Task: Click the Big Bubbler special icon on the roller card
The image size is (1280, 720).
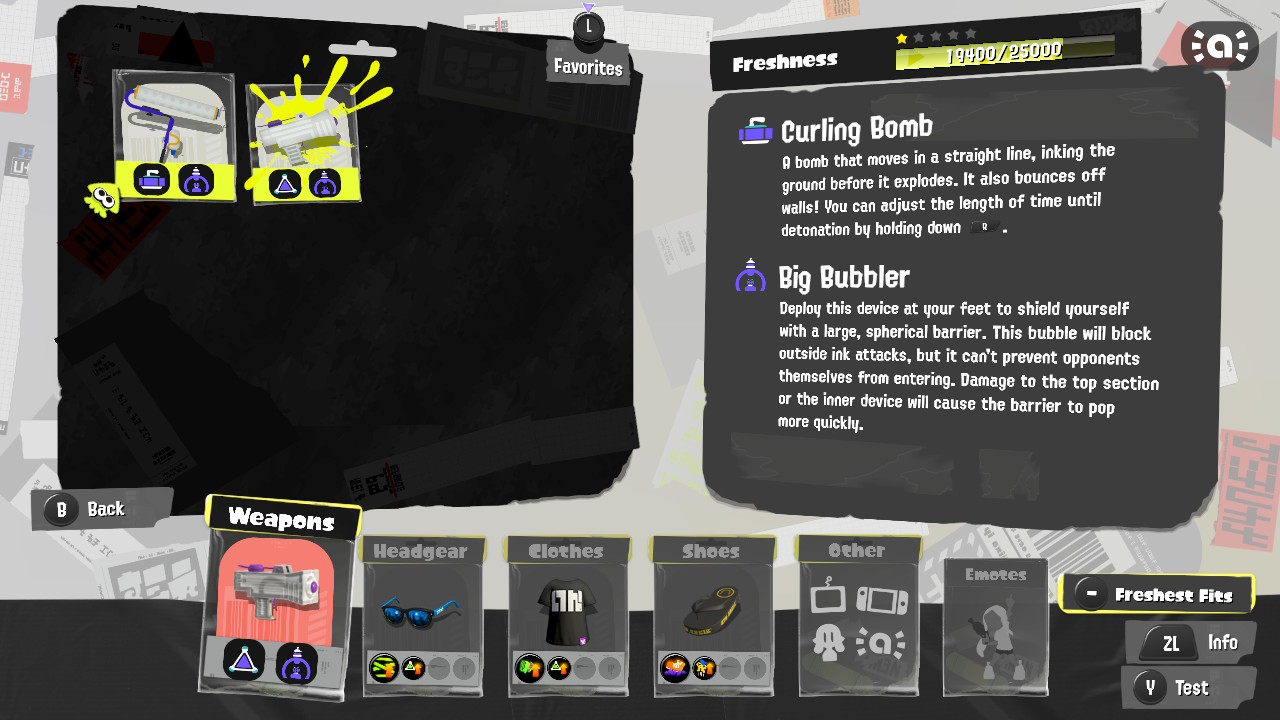Action: 196,181
